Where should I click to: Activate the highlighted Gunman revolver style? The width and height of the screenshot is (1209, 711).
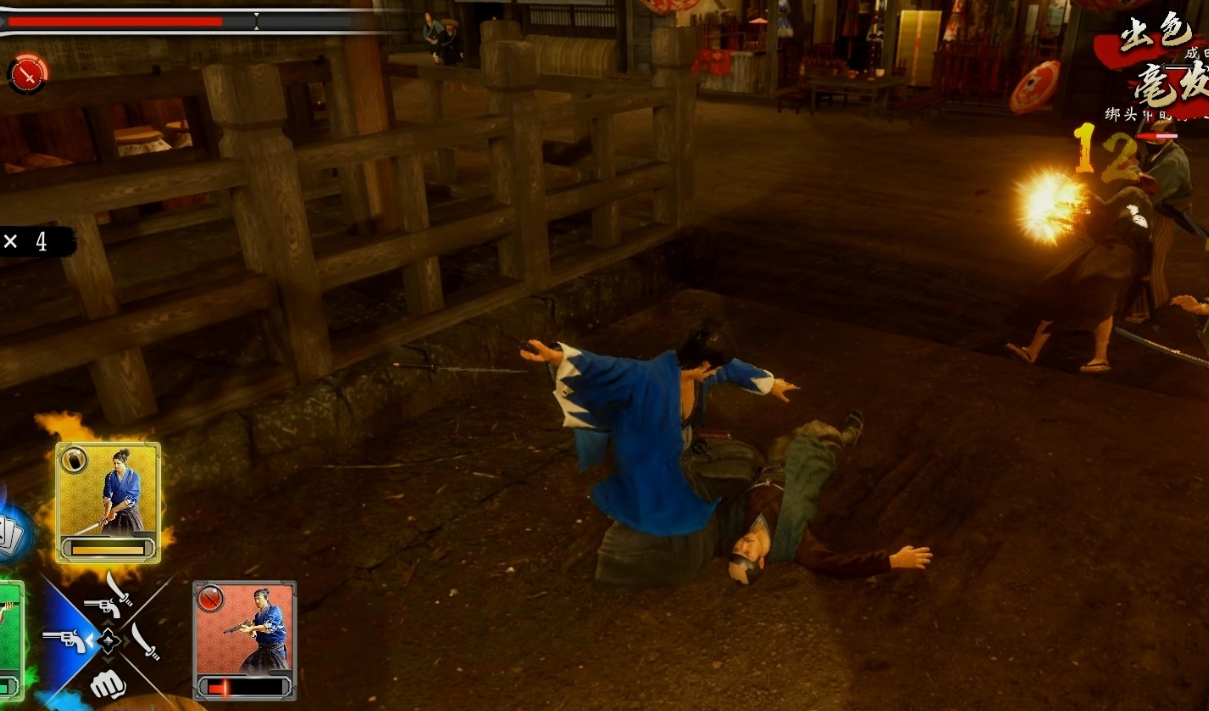pos(65,640)
